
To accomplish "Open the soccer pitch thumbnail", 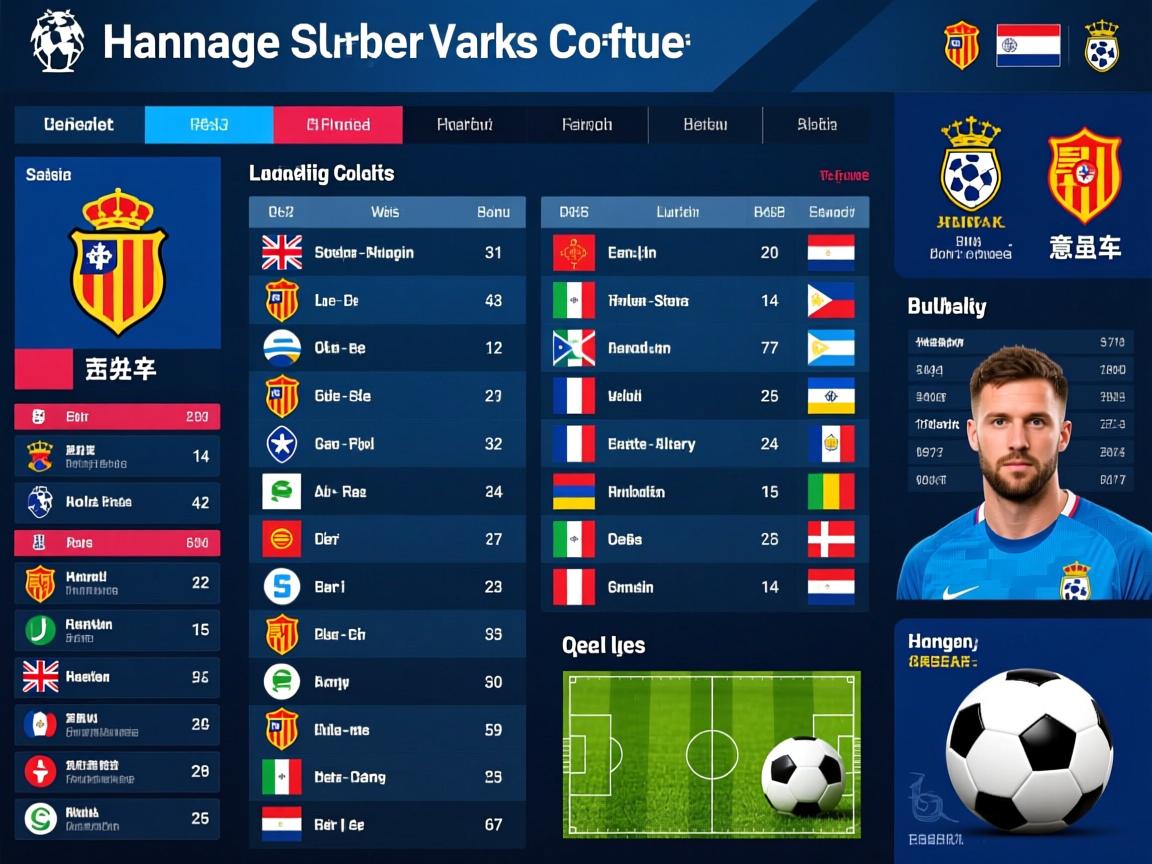I will click(711, 754).
